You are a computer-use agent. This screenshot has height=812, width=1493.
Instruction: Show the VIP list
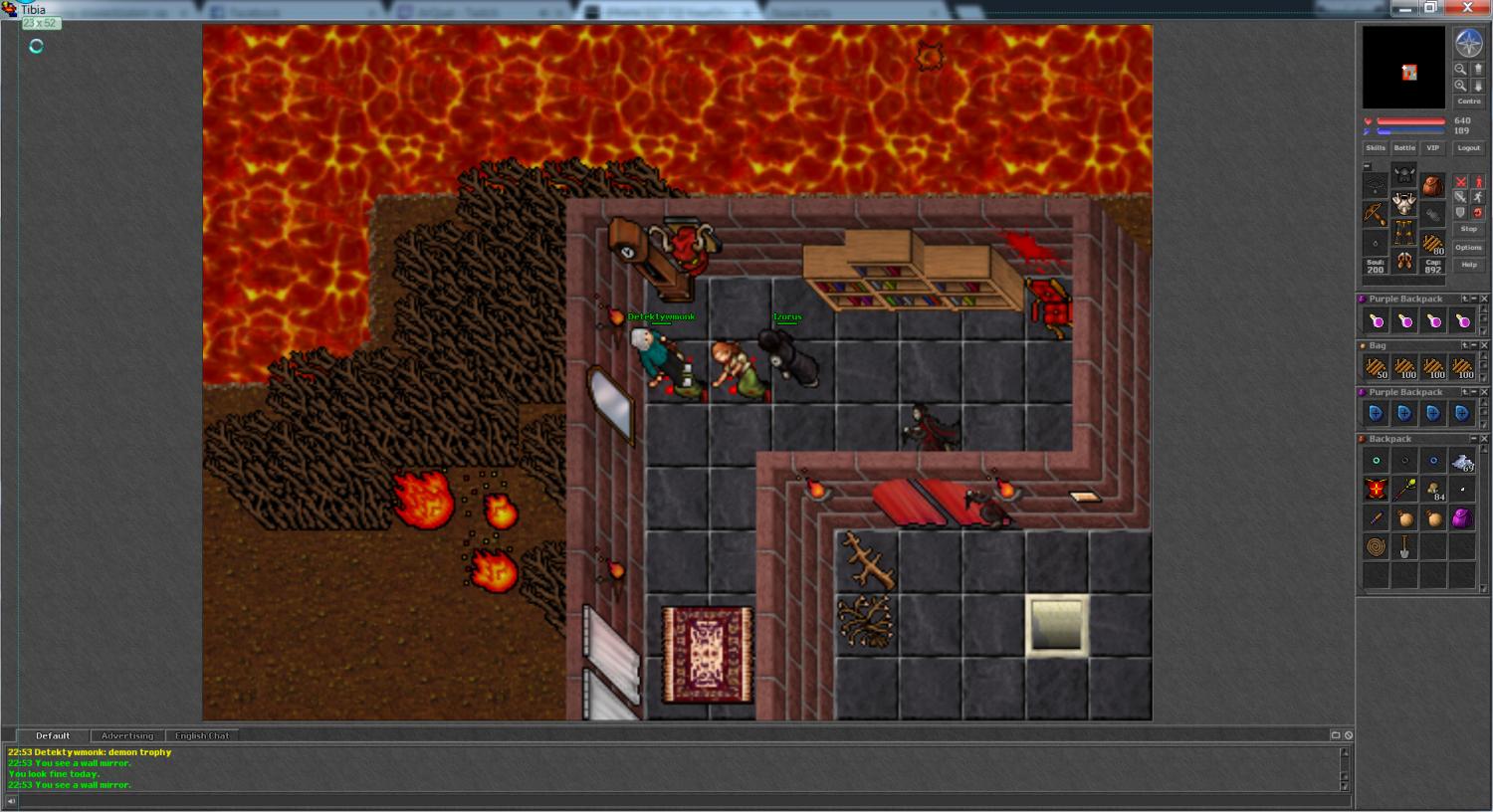pos(1432,148)
